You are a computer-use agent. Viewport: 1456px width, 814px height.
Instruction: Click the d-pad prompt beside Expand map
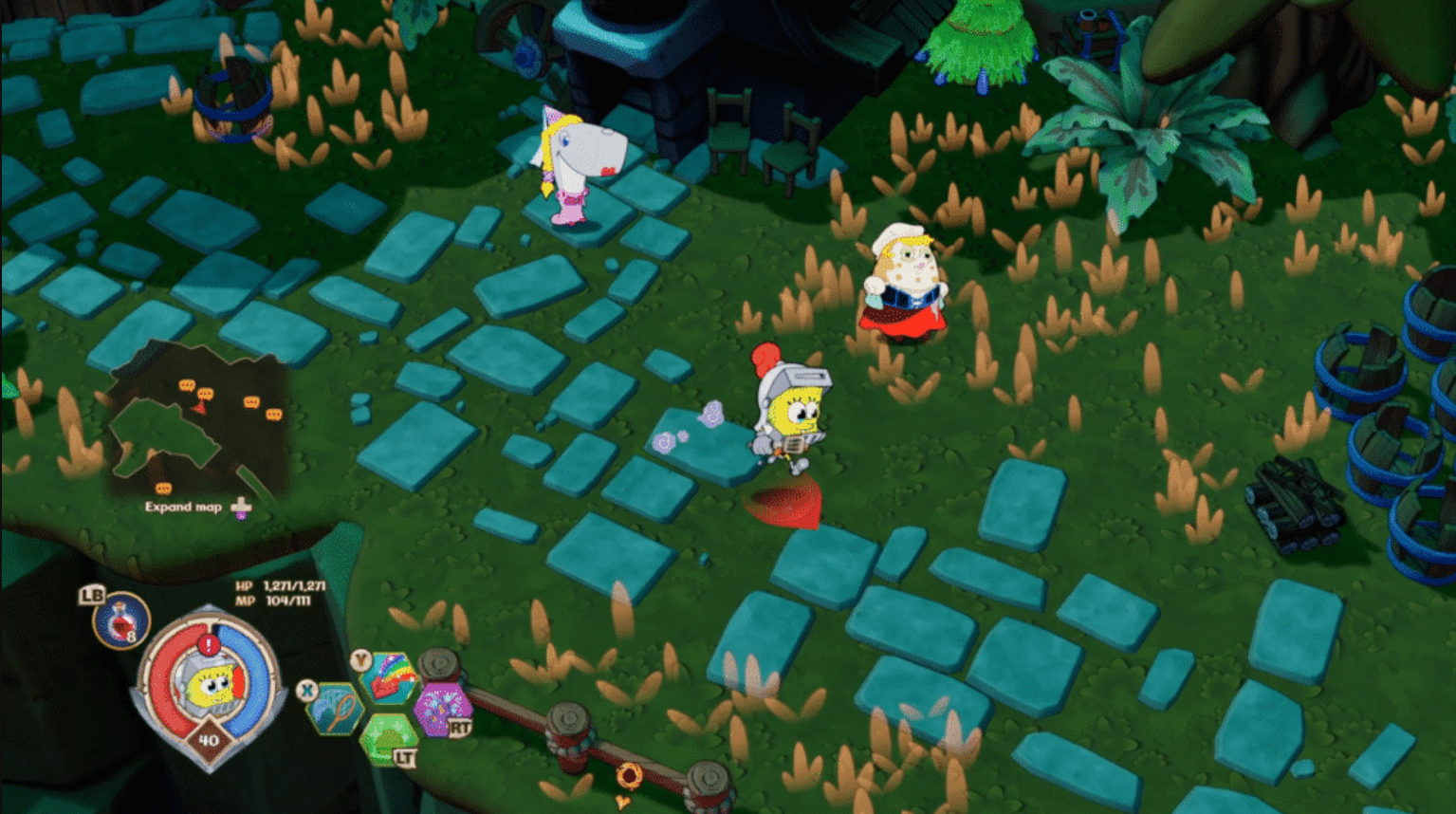(241, 506)
